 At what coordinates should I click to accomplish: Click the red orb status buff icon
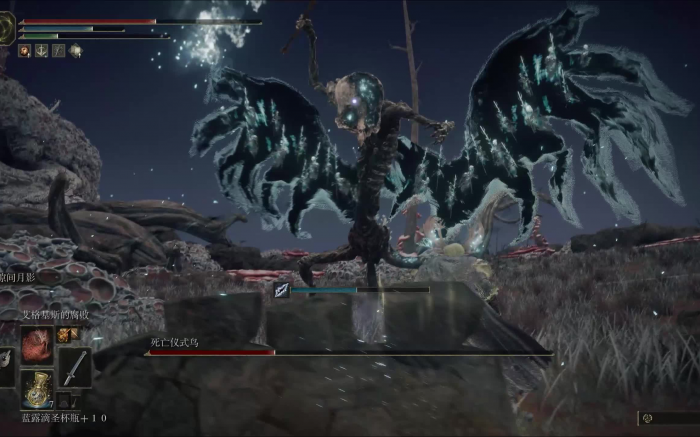click(x=24, y=50)
